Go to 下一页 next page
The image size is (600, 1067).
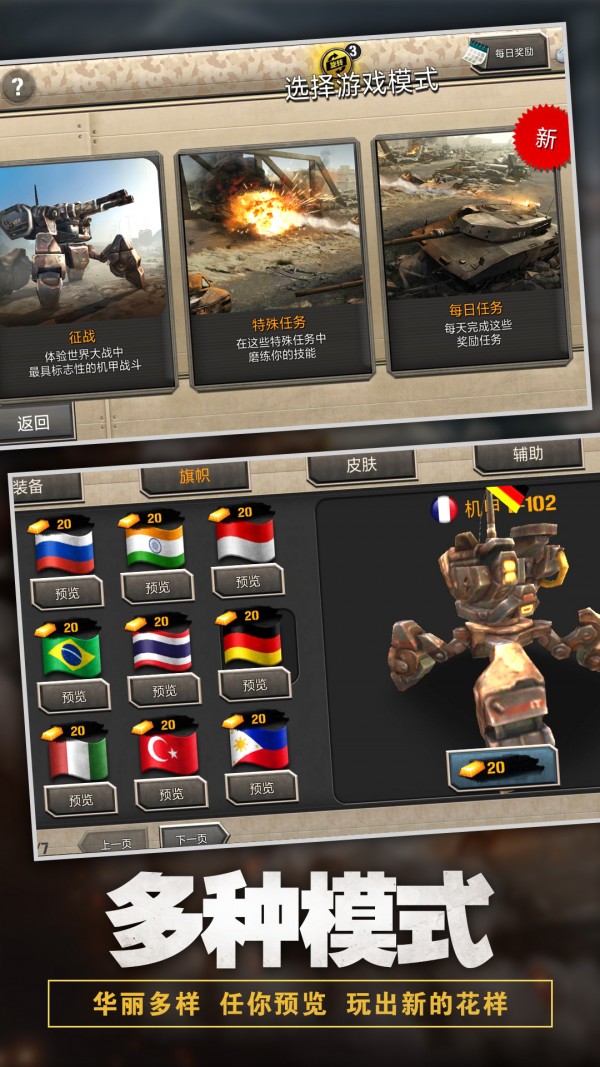click(x=190, y=838)
